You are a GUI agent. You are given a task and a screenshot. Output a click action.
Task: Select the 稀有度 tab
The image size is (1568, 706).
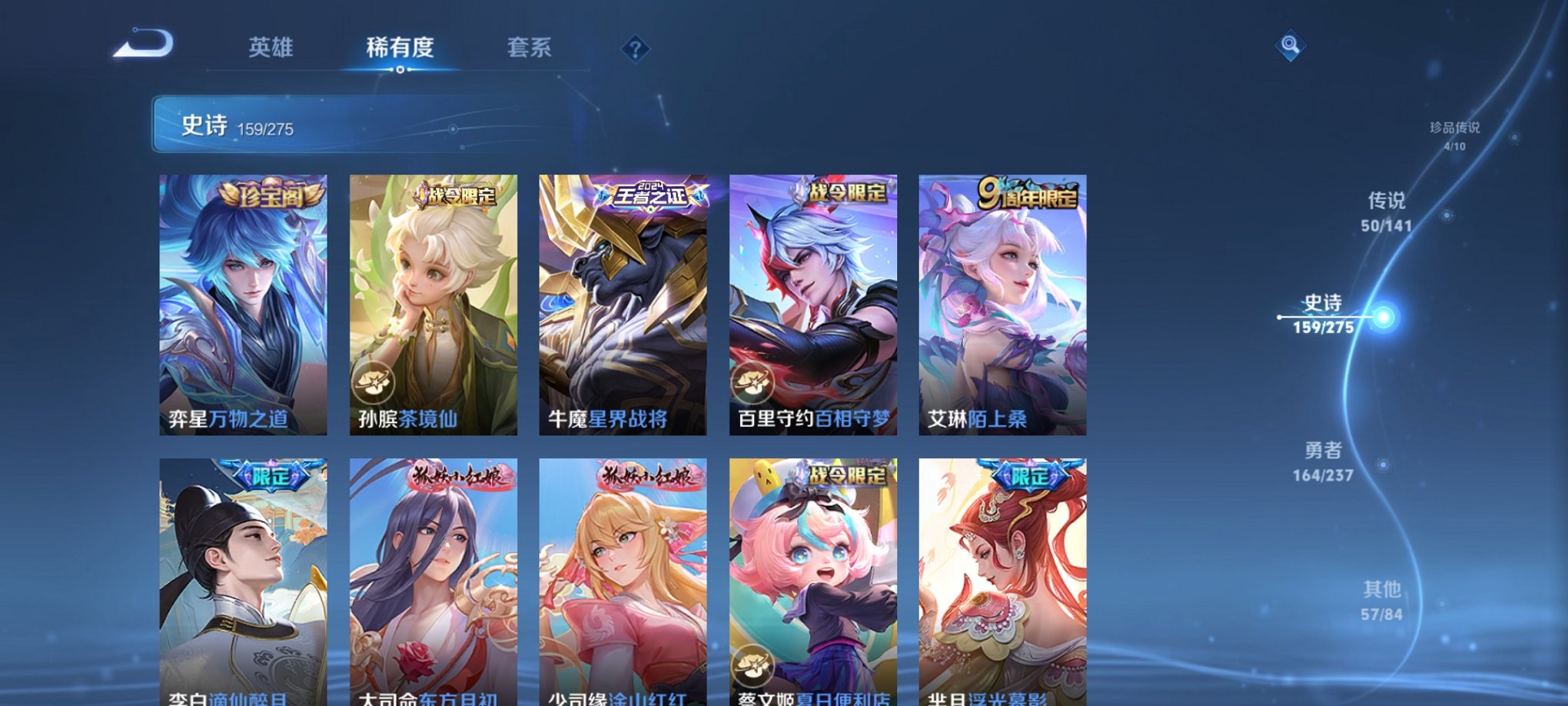pos(398,48)
